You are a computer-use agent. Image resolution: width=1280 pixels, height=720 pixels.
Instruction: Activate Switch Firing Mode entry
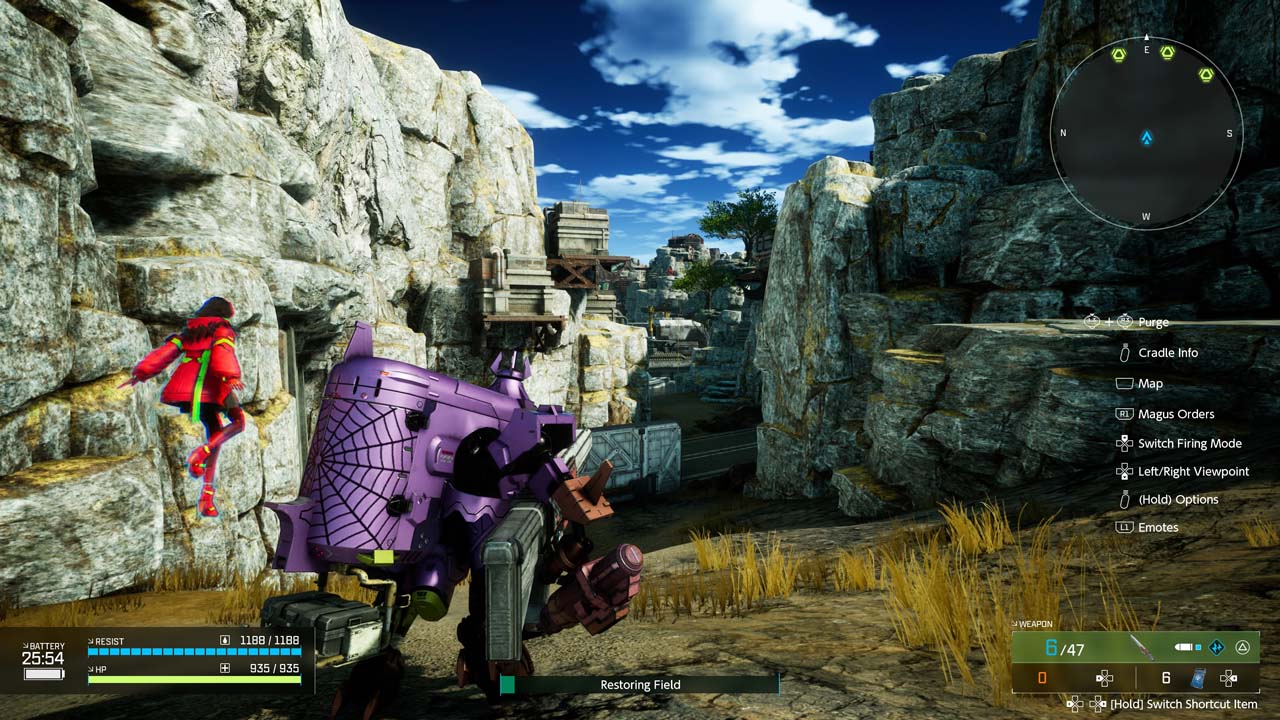[1189, 443]
